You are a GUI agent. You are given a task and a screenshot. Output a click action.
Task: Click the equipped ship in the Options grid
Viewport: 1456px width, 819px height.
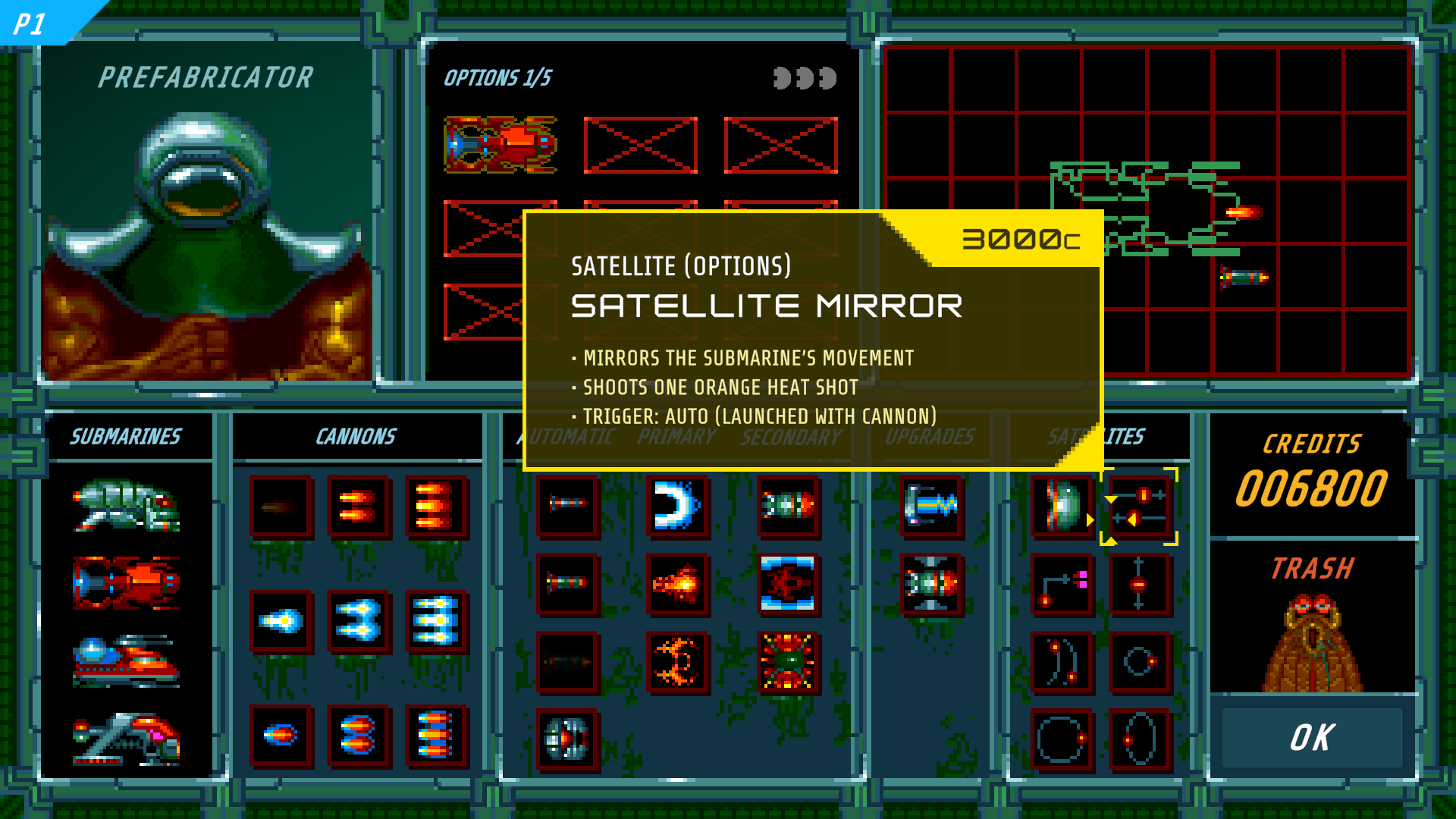click(x=499, y=144)
